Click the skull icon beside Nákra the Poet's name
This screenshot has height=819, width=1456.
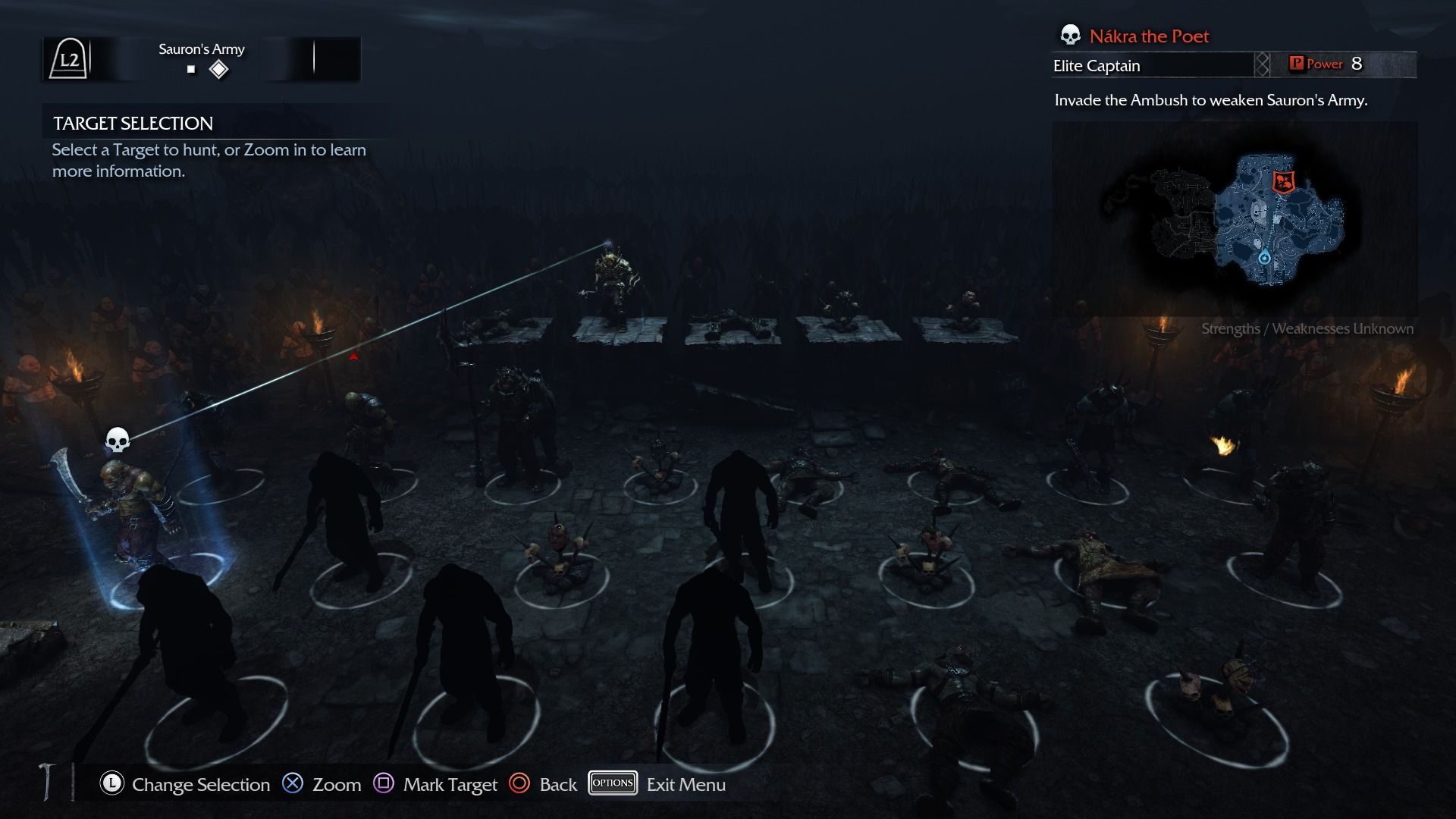1070,36
